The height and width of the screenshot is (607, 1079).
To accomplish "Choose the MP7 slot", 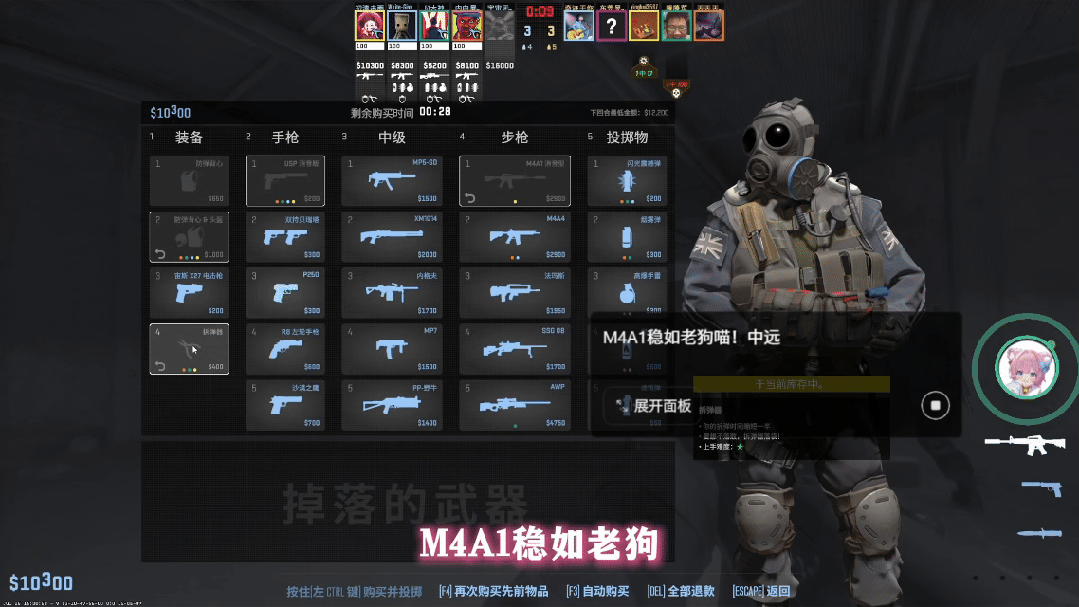I will (391, 349).
